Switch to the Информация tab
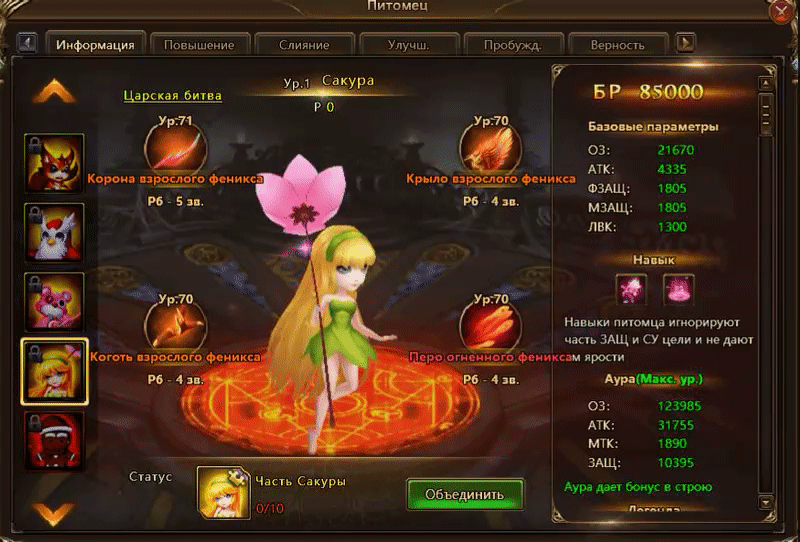Viewport: 800px width, 542px height. click(95, 45)
